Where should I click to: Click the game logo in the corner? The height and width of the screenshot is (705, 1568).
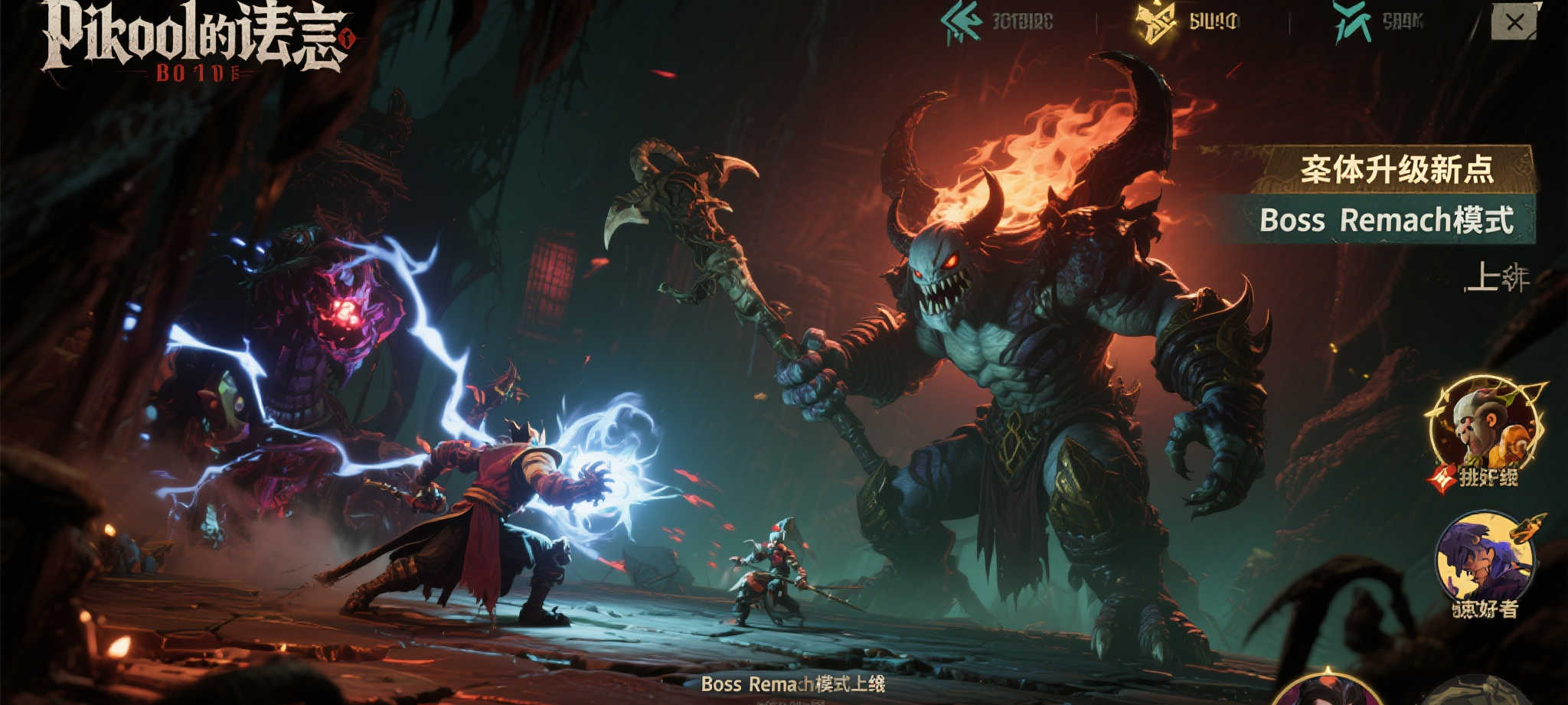pos(195,40)
